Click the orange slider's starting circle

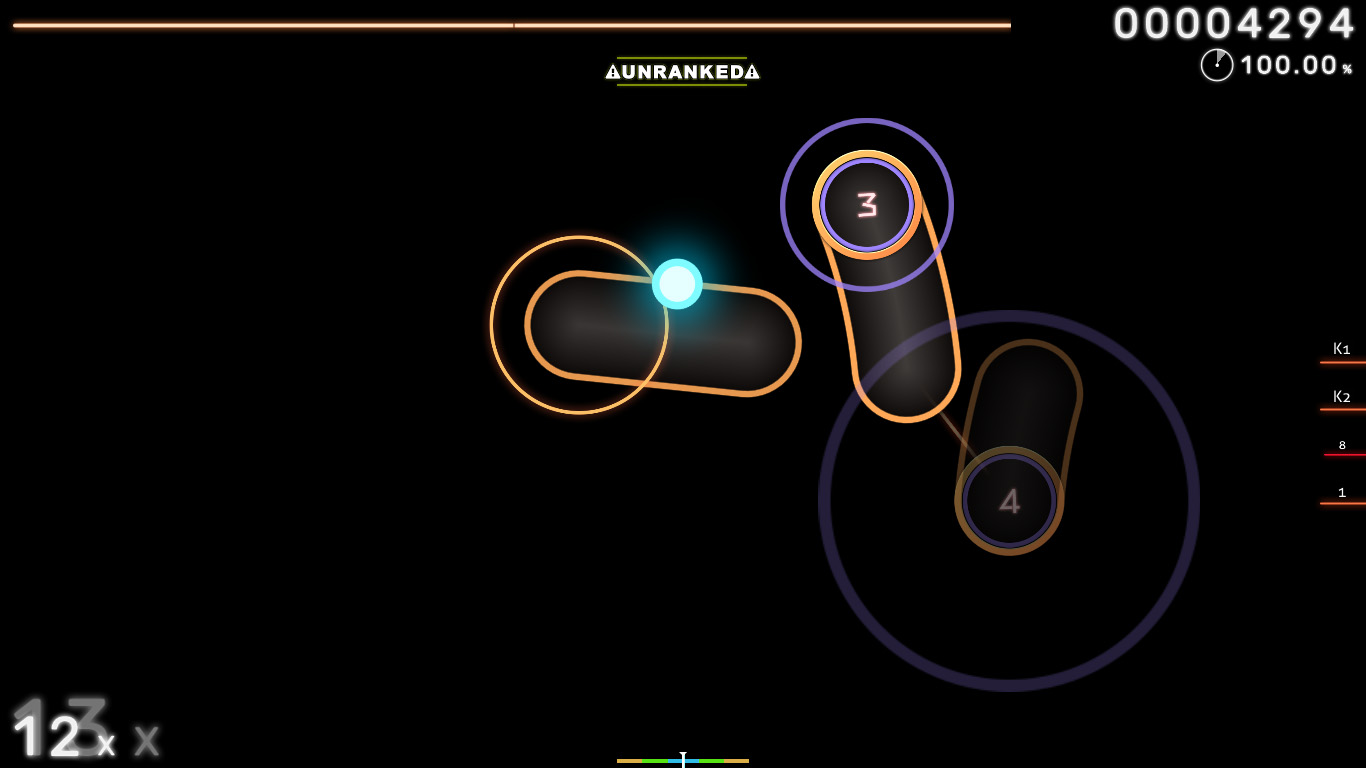click(578, 324)
